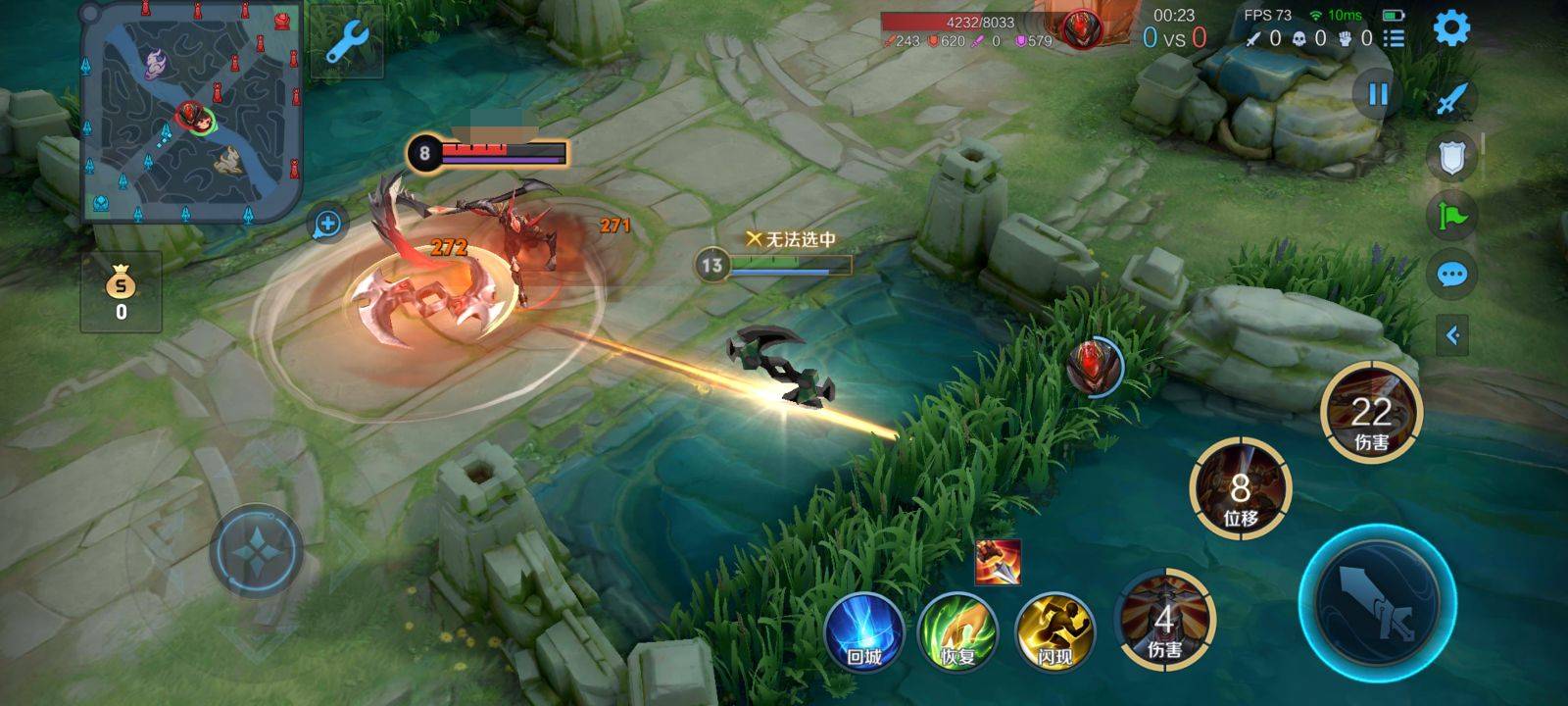This screenshot has height=706, width=1568.
Task: Use the red equipment item above skills
Action: pyautogui.click(x=998, y=562)
